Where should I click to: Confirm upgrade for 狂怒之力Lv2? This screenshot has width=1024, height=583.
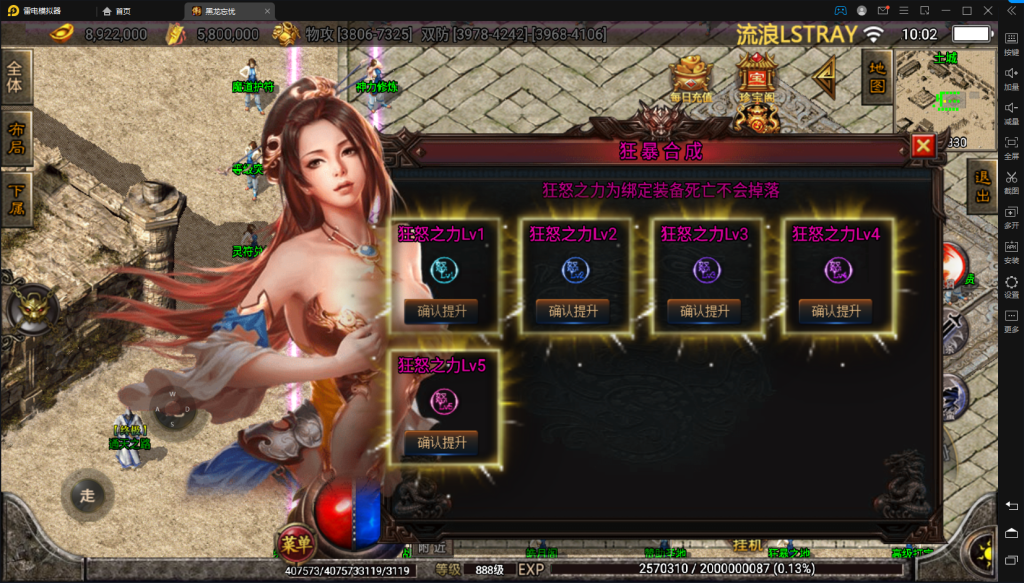(x=573, y=311)
